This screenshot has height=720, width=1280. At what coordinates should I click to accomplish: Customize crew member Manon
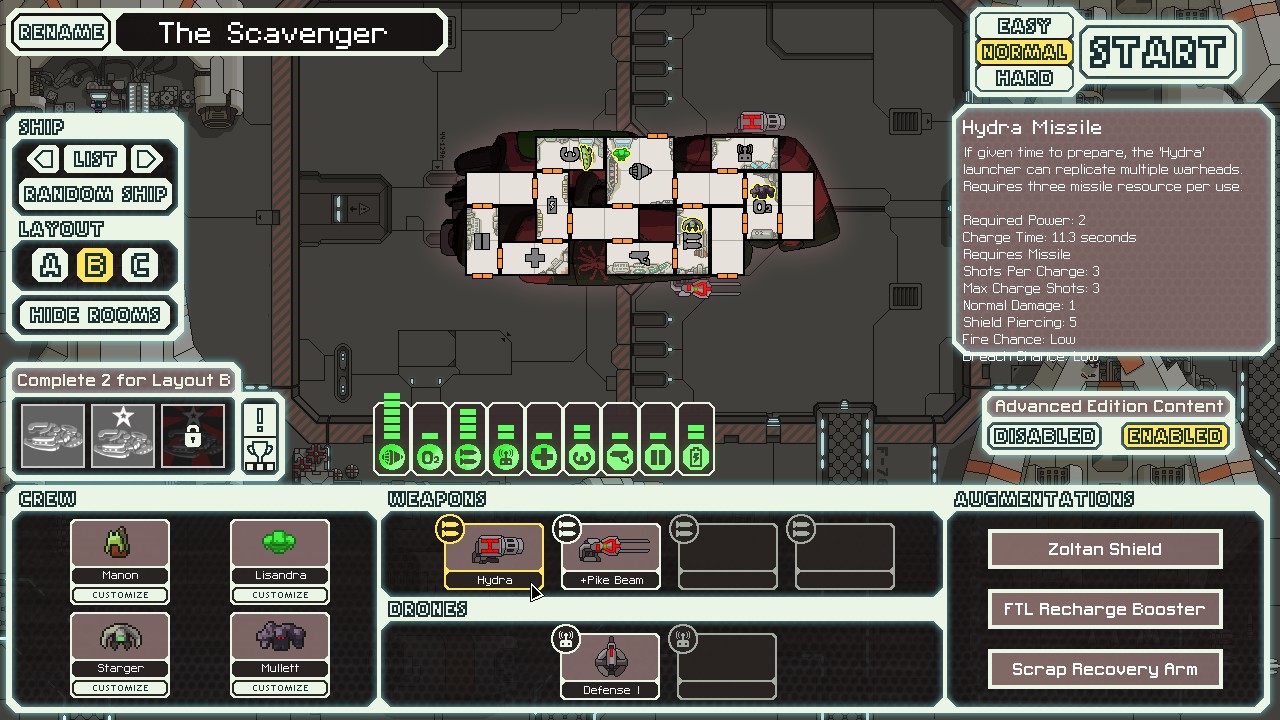click(x=120, y=595)
